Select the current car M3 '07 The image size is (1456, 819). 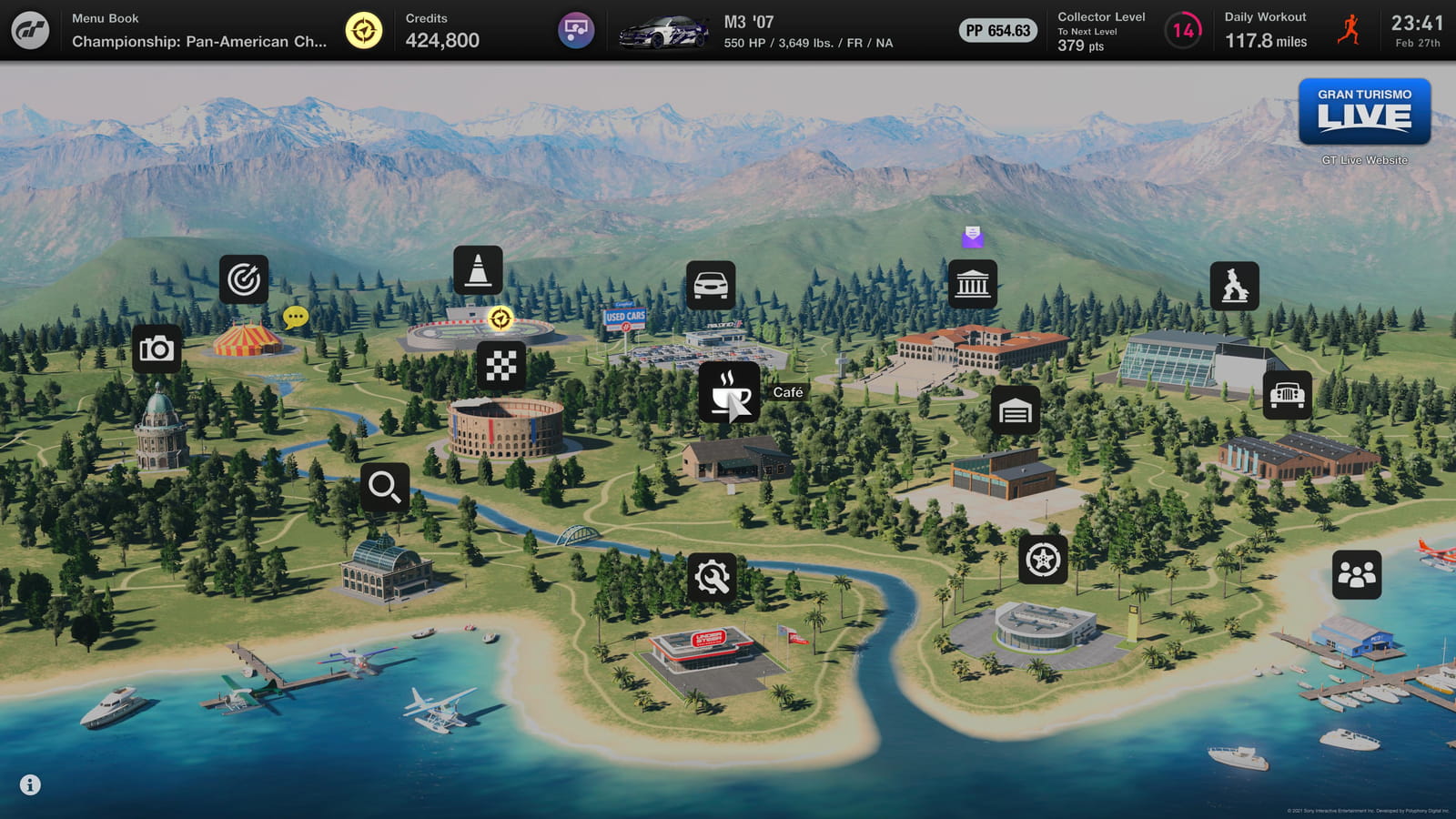click(x=664, y=32)
